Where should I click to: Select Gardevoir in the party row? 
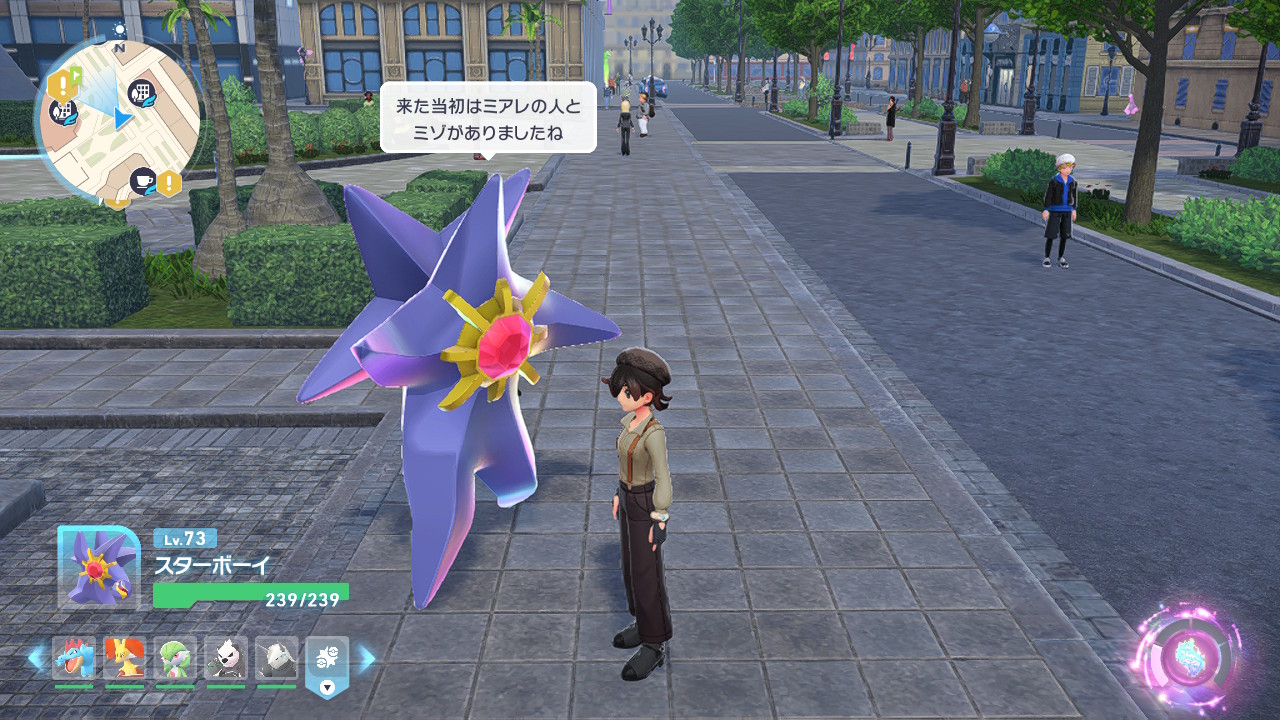coord(175,658)
